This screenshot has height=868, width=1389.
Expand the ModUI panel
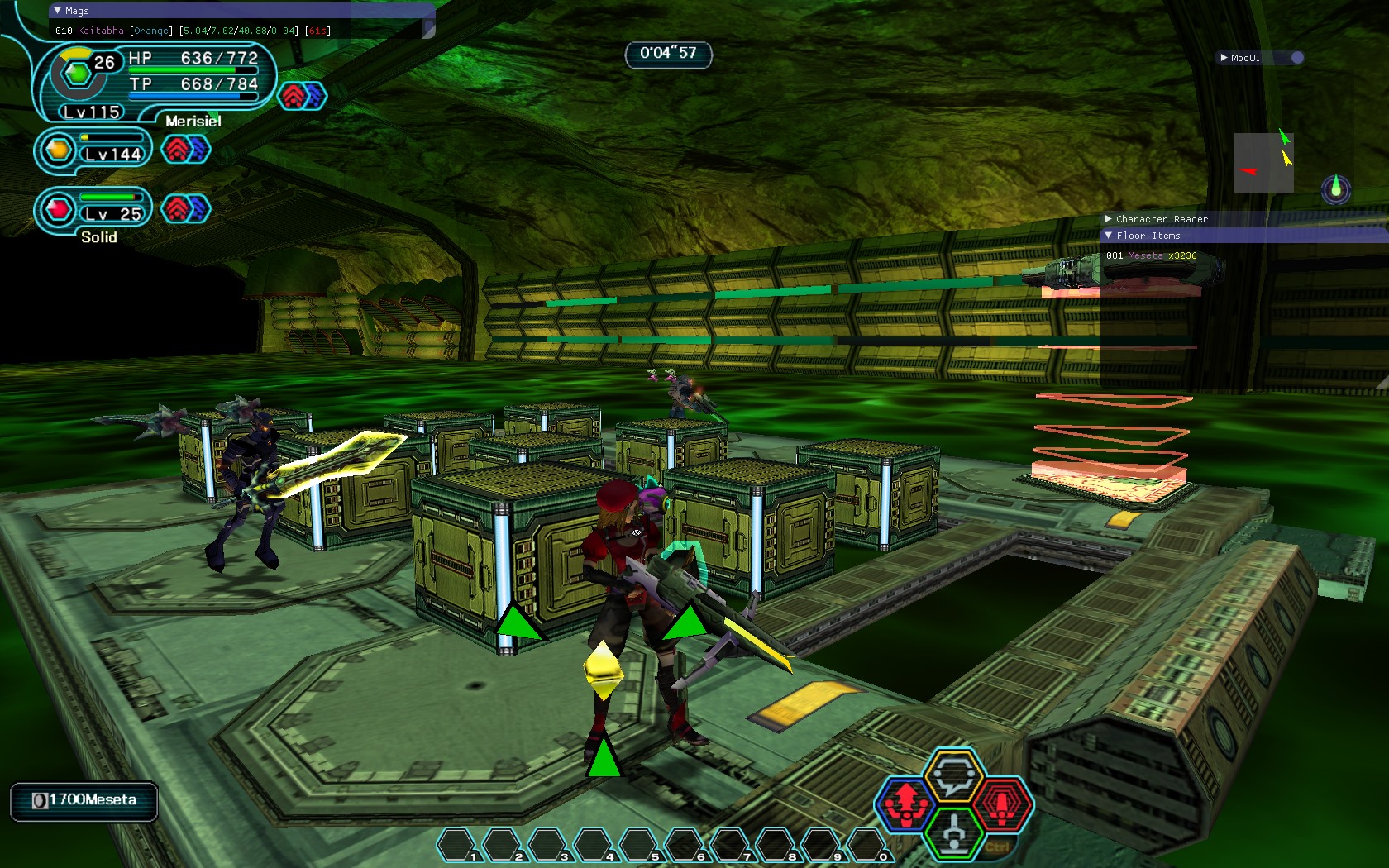pyautogui.click(x=1224, y=58)
